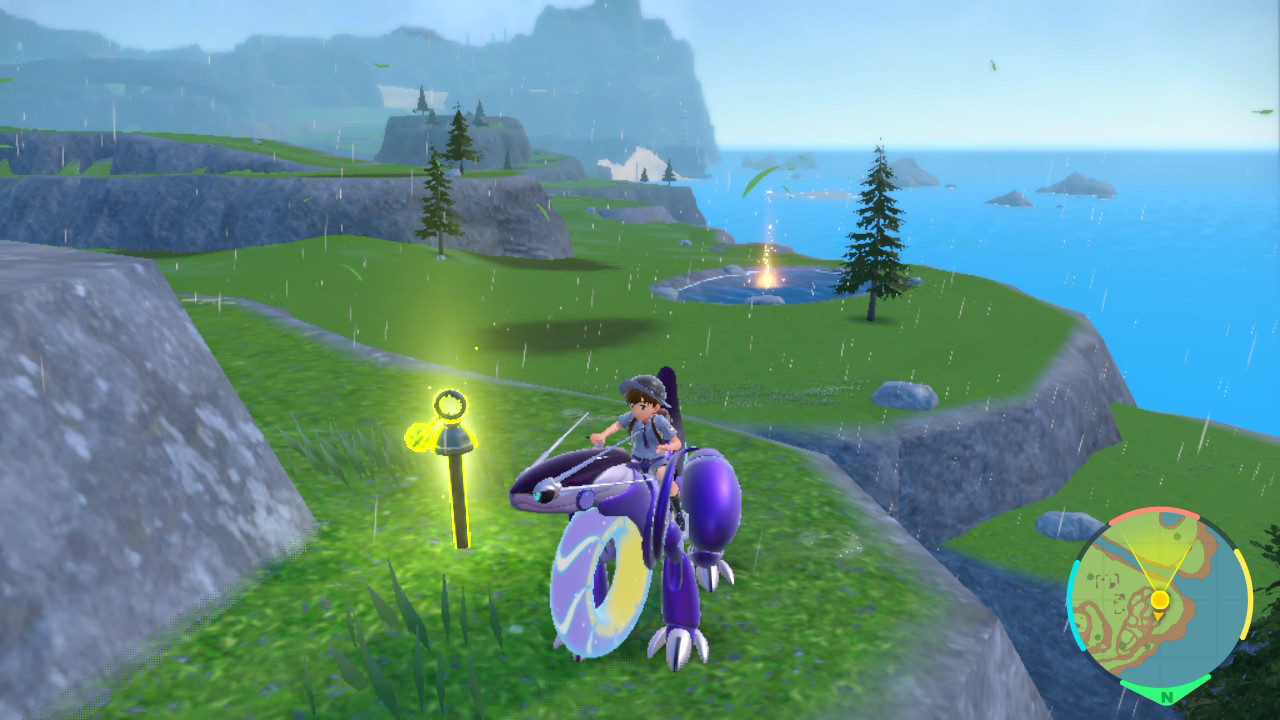The width and height of the screenshot is (1280, 720).
Task: Click the green north compass marker
Action: click(1166, 694)
